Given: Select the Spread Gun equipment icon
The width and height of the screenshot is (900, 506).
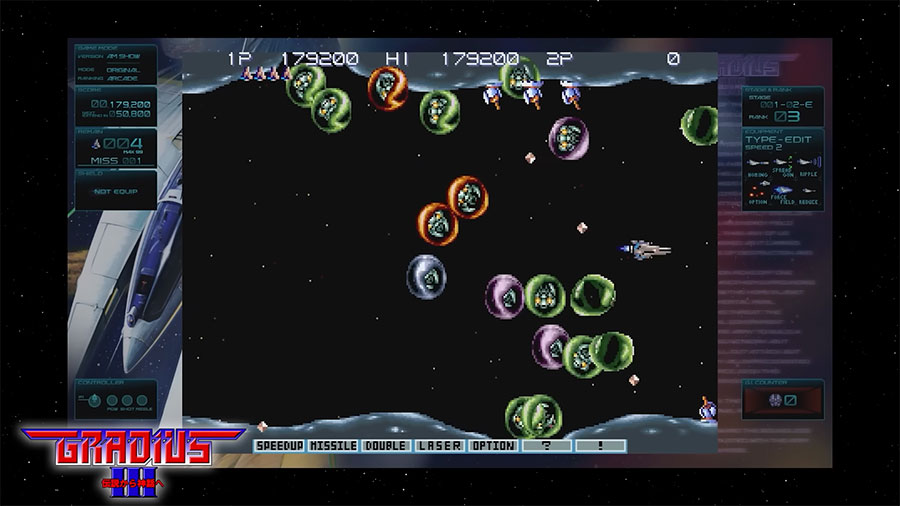Looking at the screenshot, I should tap(782, 163).
